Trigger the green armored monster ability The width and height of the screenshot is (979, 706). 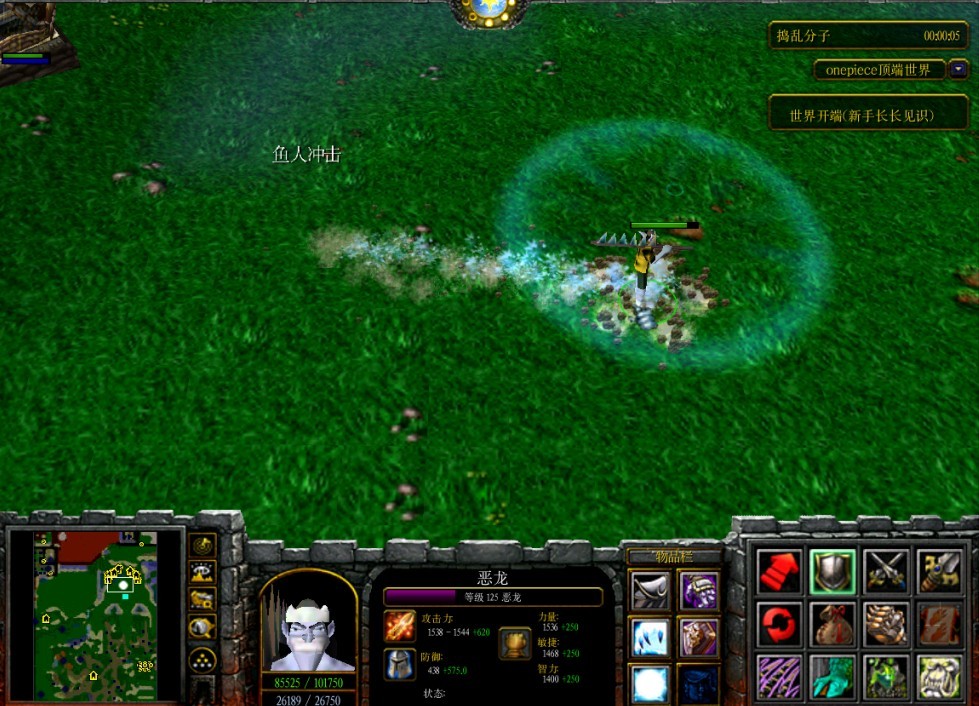tap(885, 677)
